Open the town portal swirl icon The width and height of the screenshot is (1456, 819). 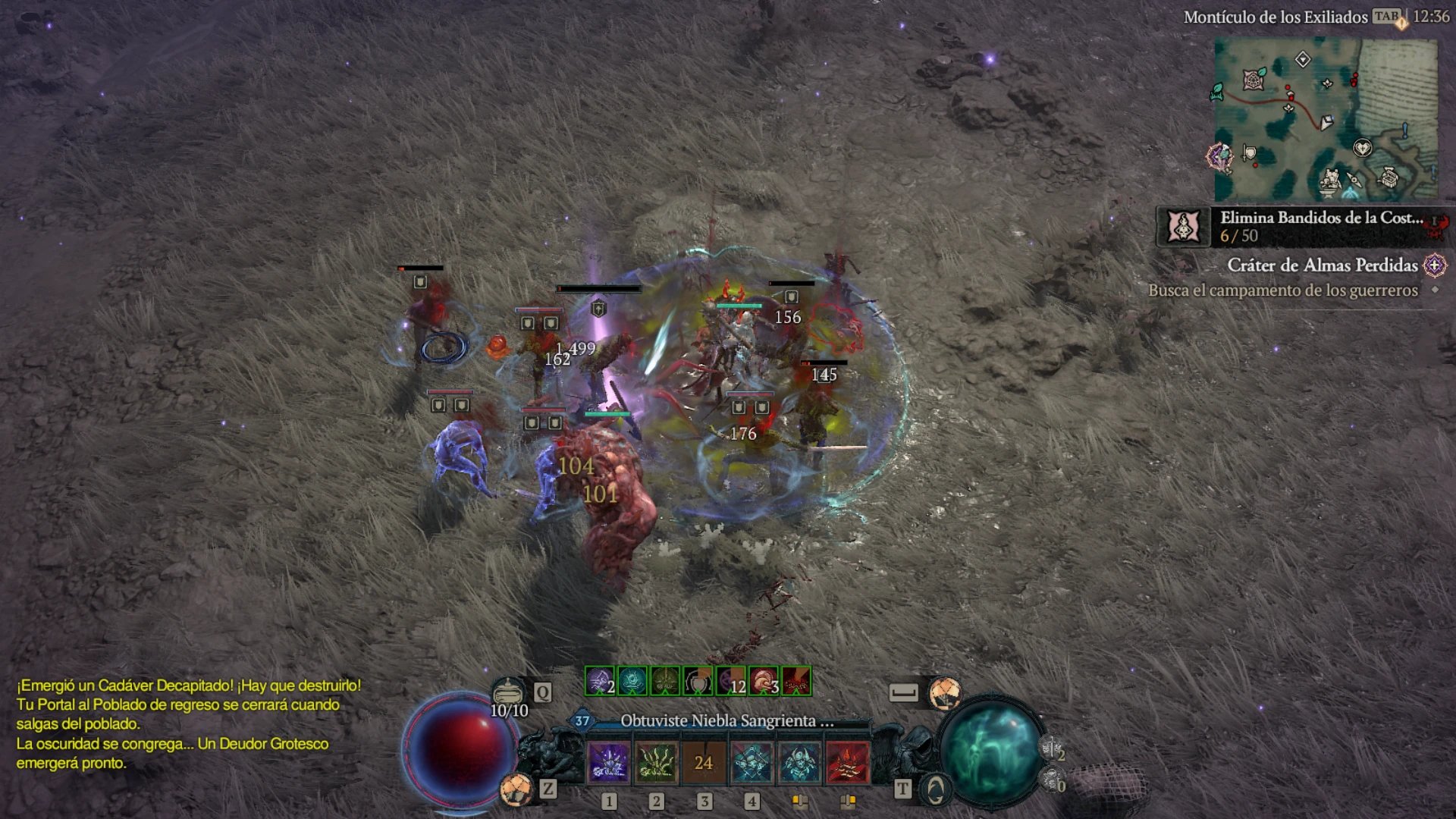(936, 790)
